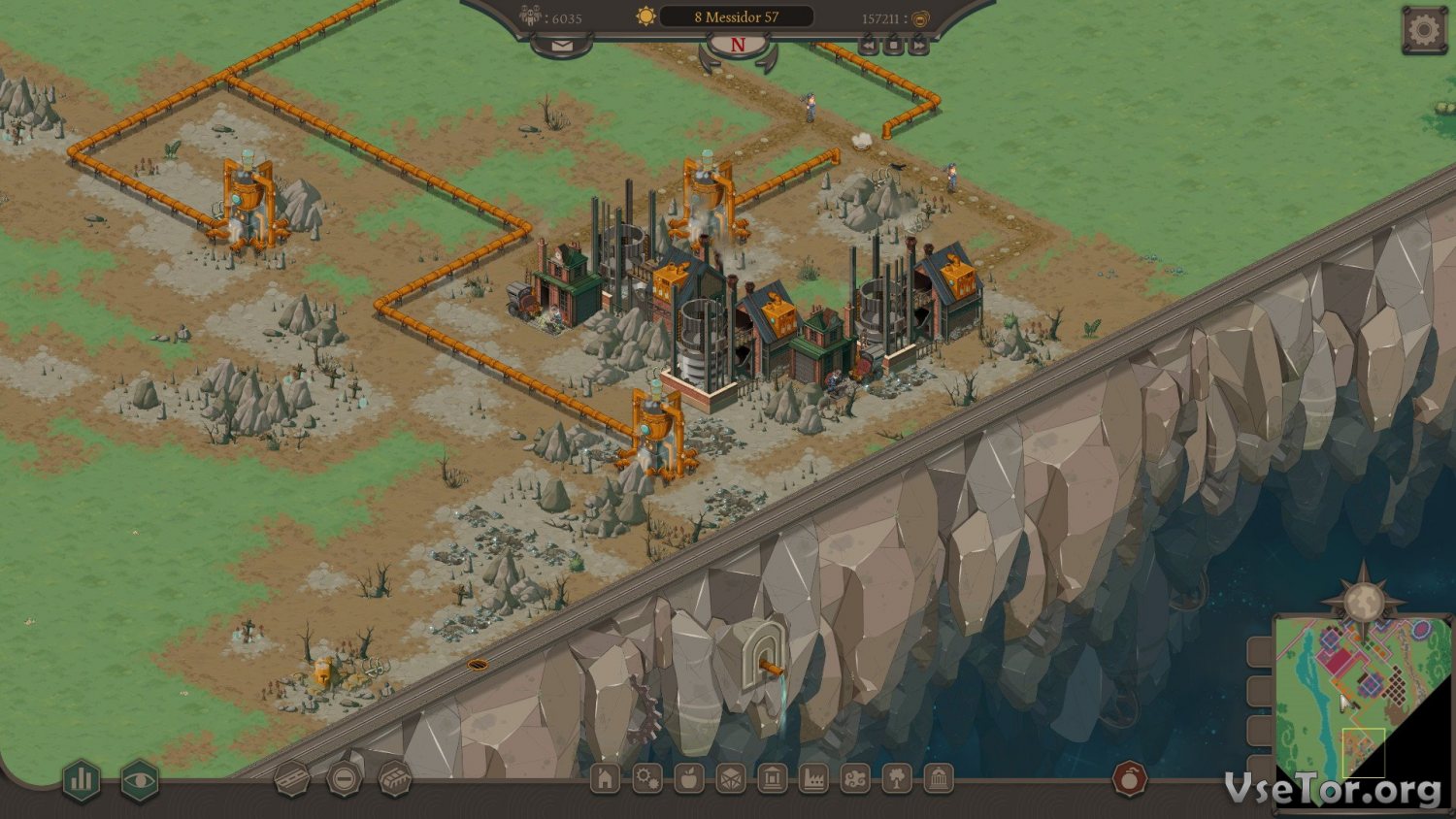Click the compass N button
Viewport: 1456px width, 819px height.
click(738, 45)
